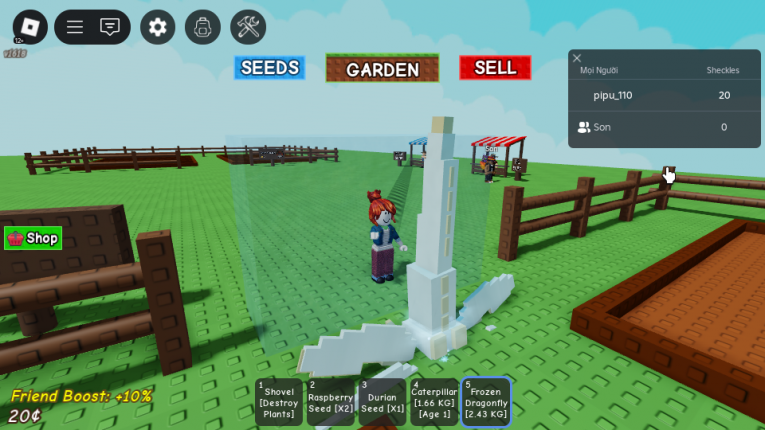The image size is (765, 430).
Task: Select the Frozen Dragonfly hotbar slot
Action: pyautogui.click(x=486, y=402)
